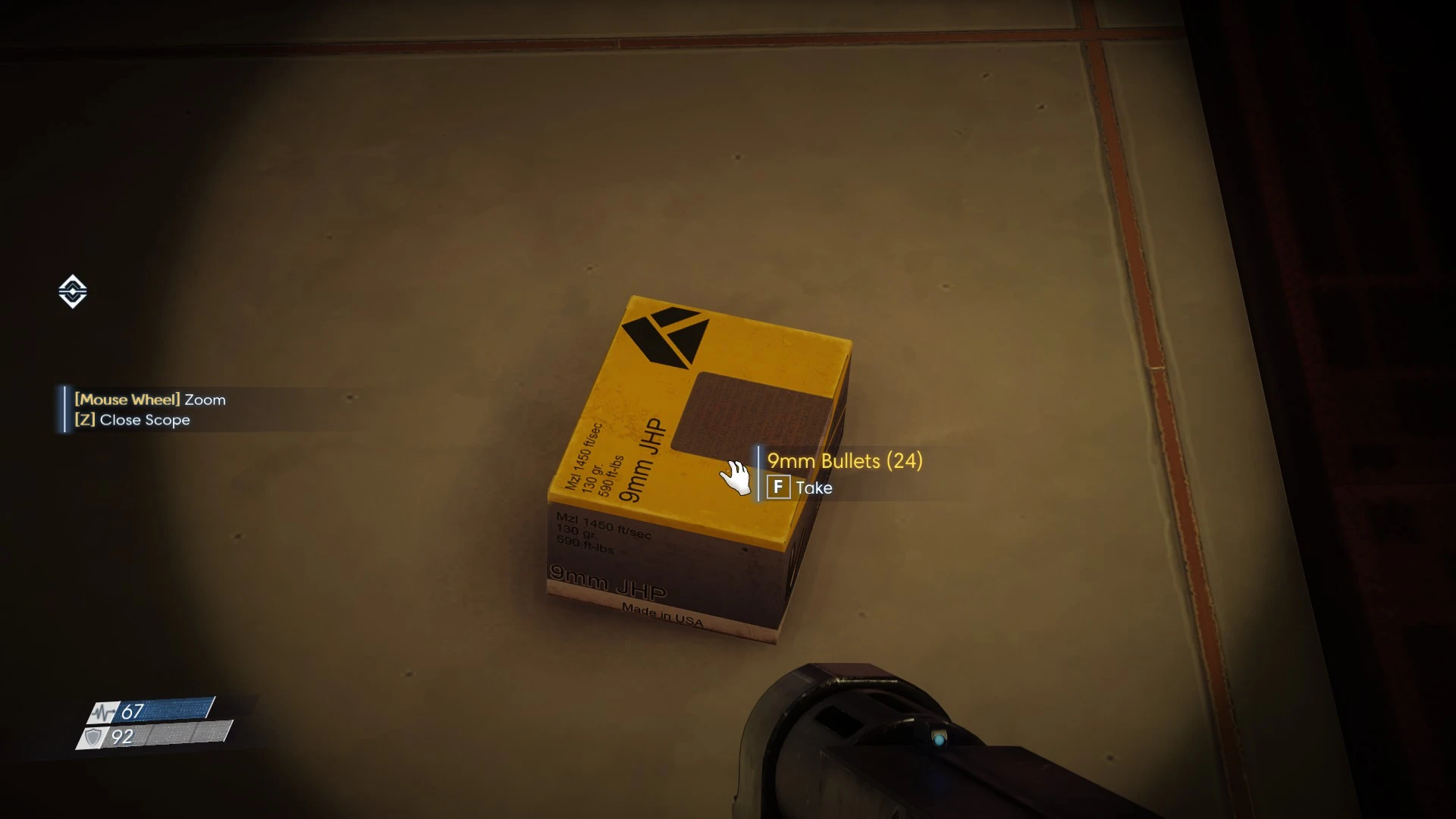Click the Made in USA text
The height and width of the screenshot is (819, 1456).
click(663, 613)
